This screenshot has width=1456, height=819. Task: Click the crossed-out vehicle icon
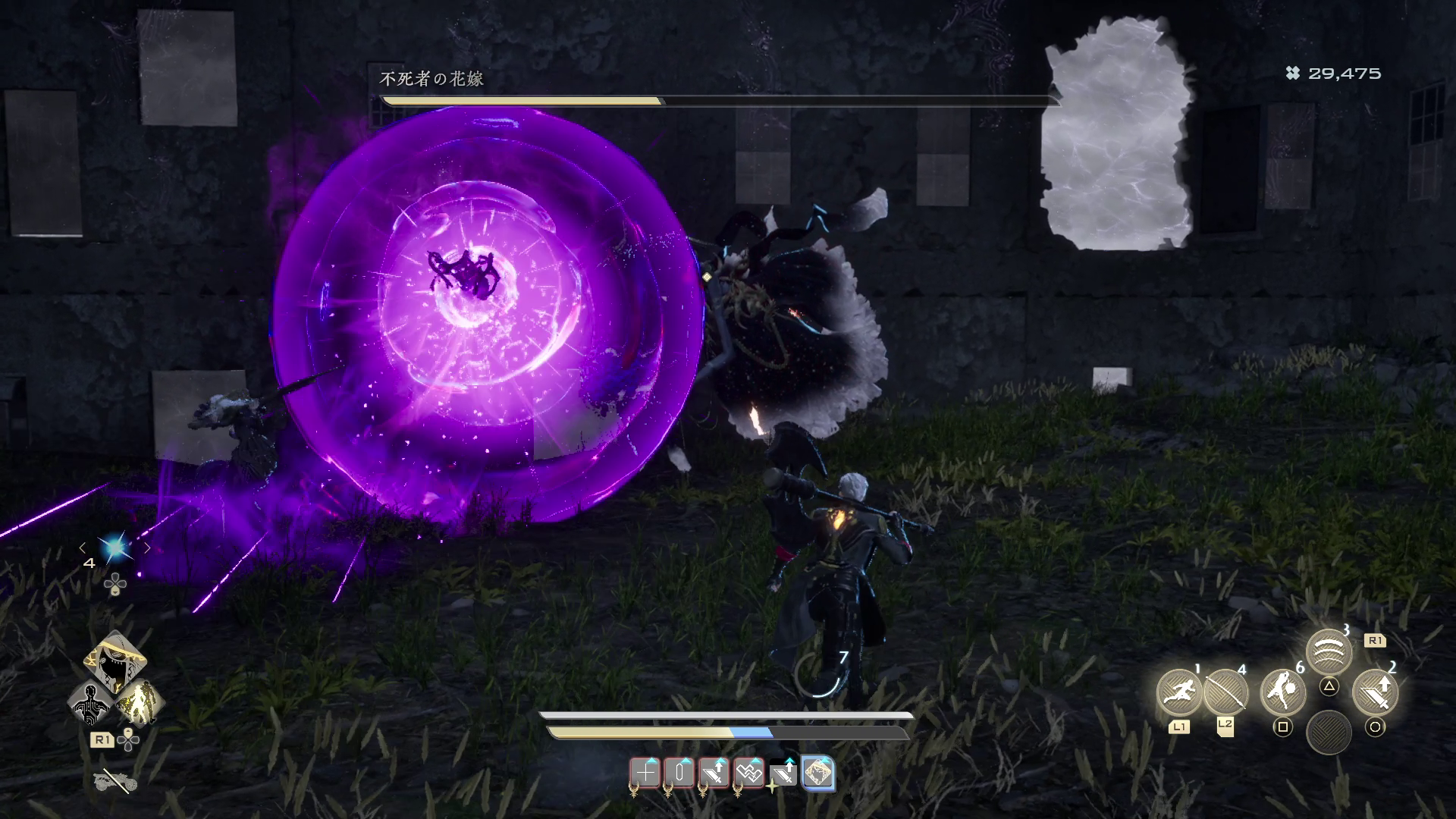coord(114,781)
